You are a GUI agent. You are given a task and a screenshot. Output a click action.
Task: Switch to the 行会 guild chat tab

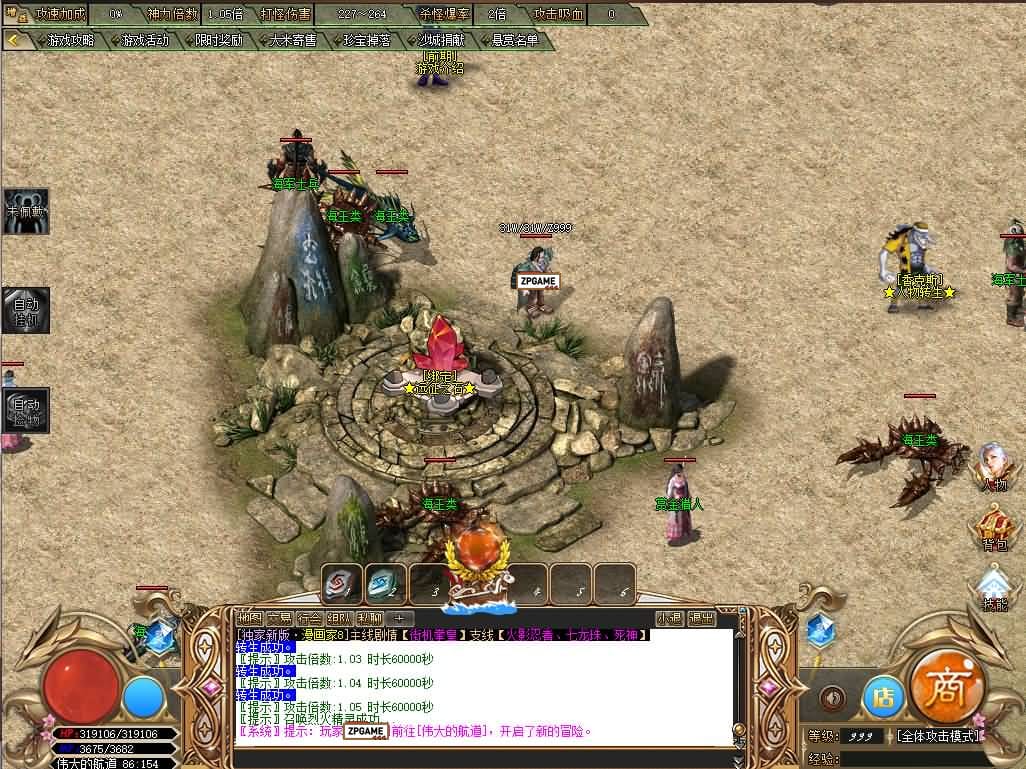[x=310, y=618]
